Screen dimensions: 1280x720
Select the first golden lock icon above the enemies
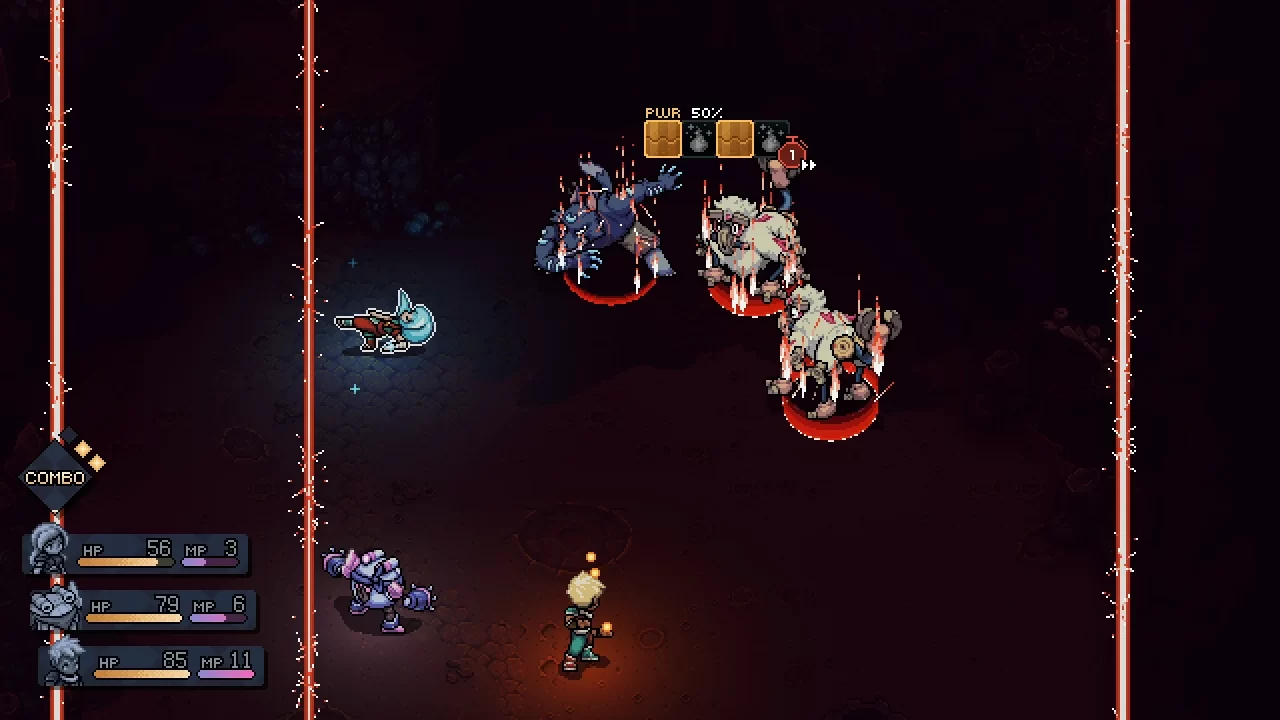663,137
